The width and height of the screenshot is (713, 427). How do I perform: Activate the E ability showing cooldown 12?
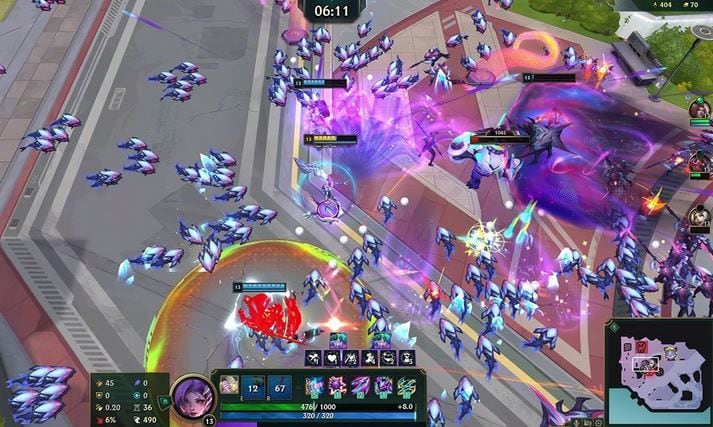[x=254, y=387]
